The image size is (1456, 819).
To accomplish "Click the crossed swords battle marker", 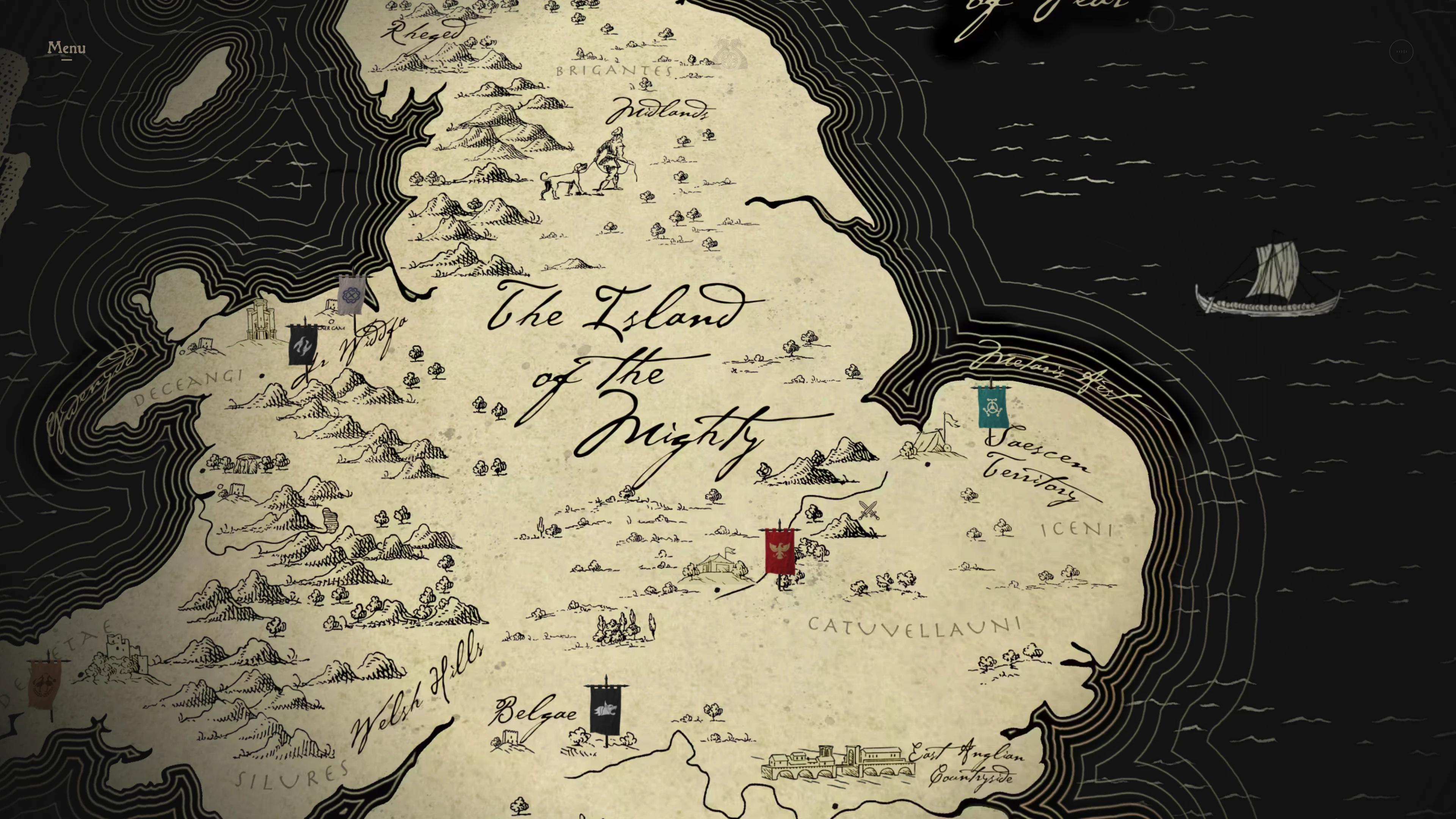I will (868, 510).
